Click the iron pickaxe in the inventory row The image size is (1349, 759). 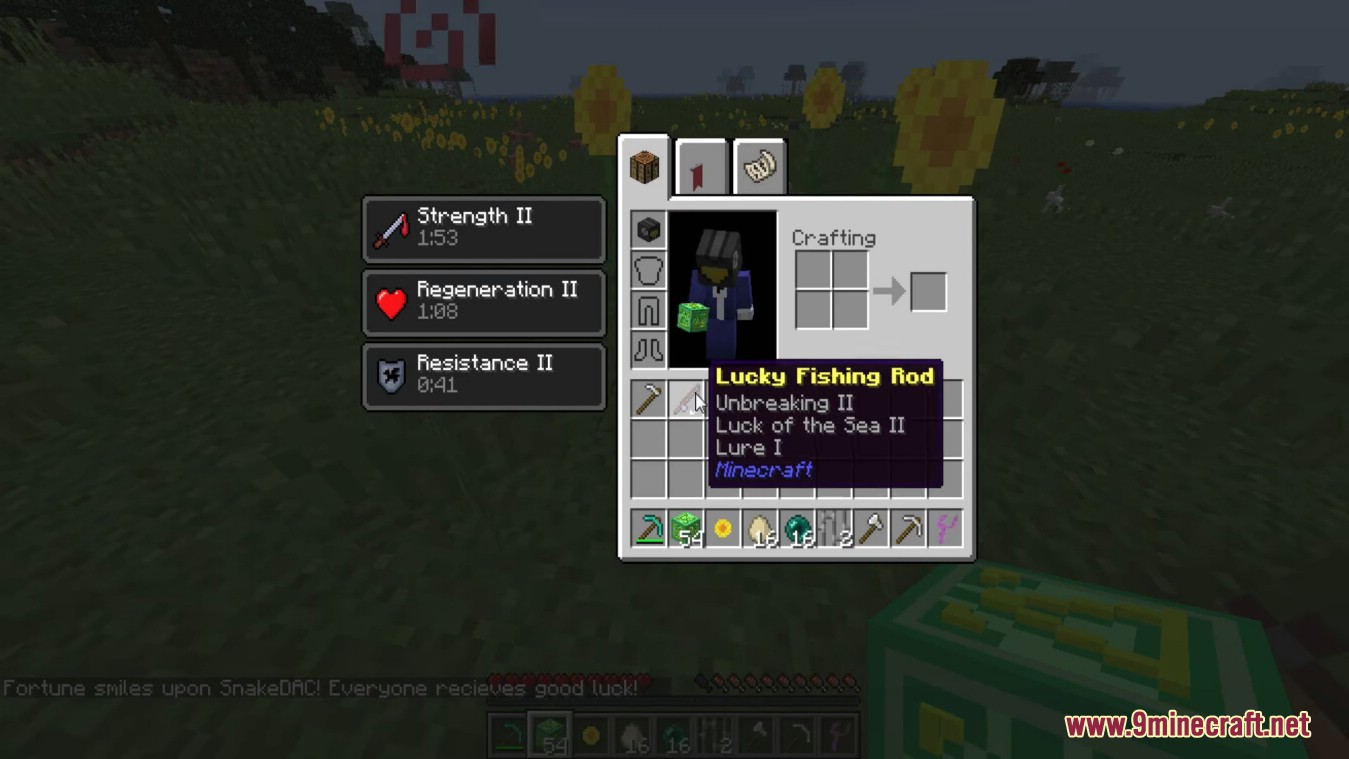coord(649,398)
